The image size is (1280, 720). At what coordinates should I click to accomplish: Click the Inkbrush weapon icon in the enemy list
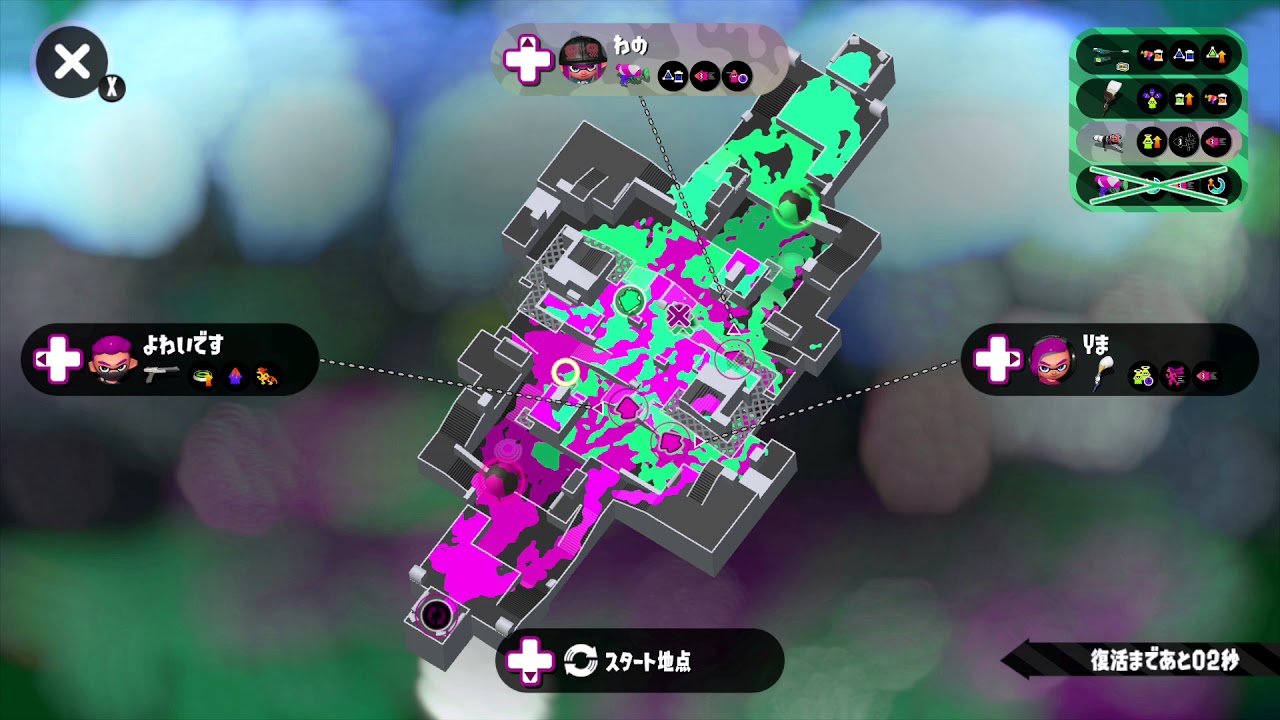1111,98
